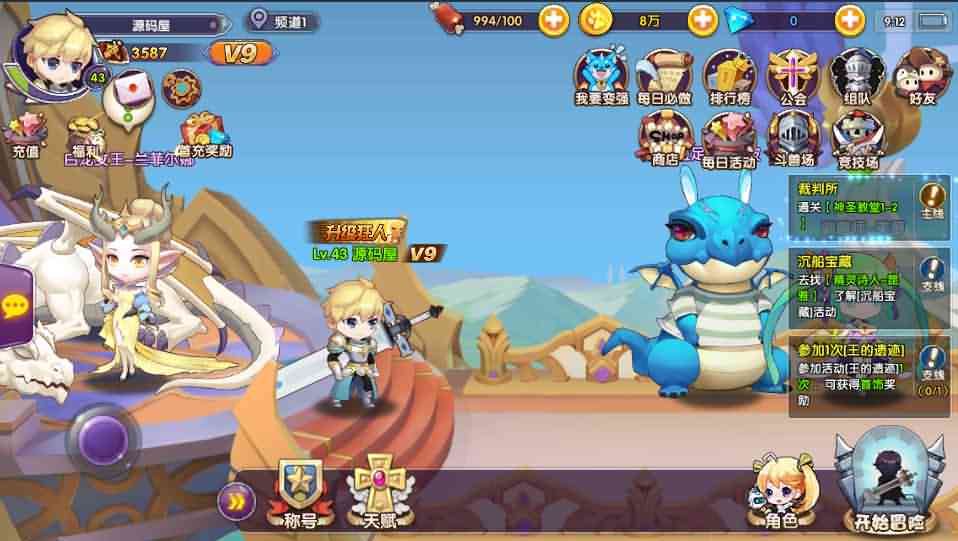Switch channel via 频道1 selector
Viewport: 958px width, 541px height.
284,20
